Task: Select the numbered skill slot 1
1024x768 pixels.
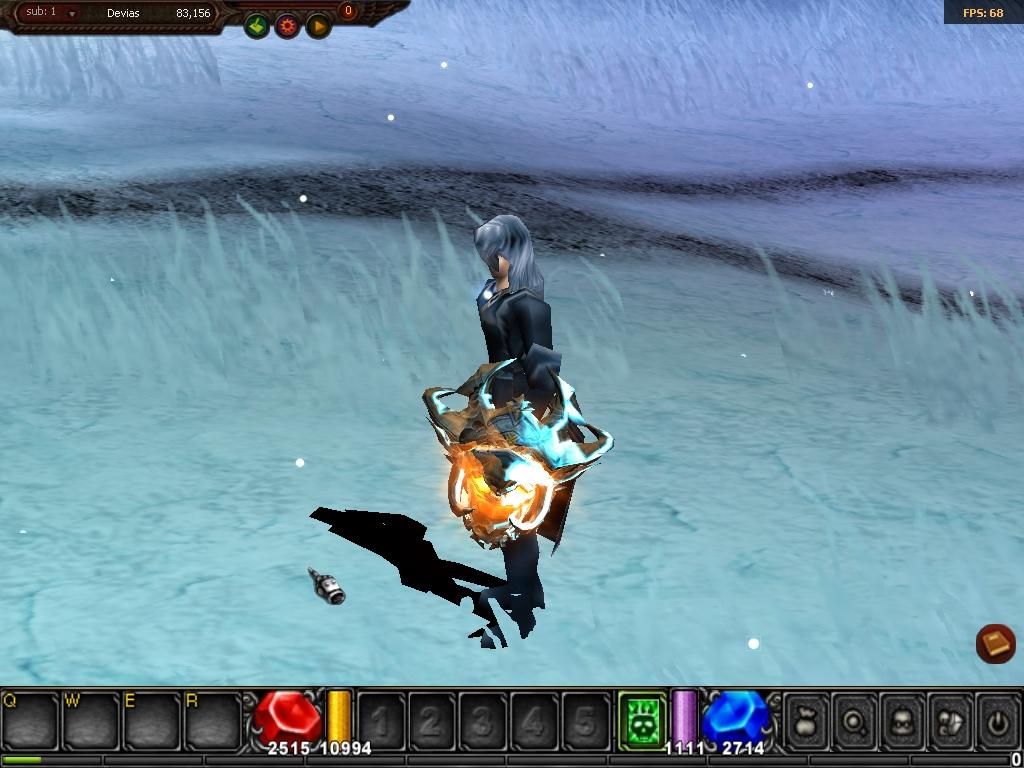Action: [381, 720]
